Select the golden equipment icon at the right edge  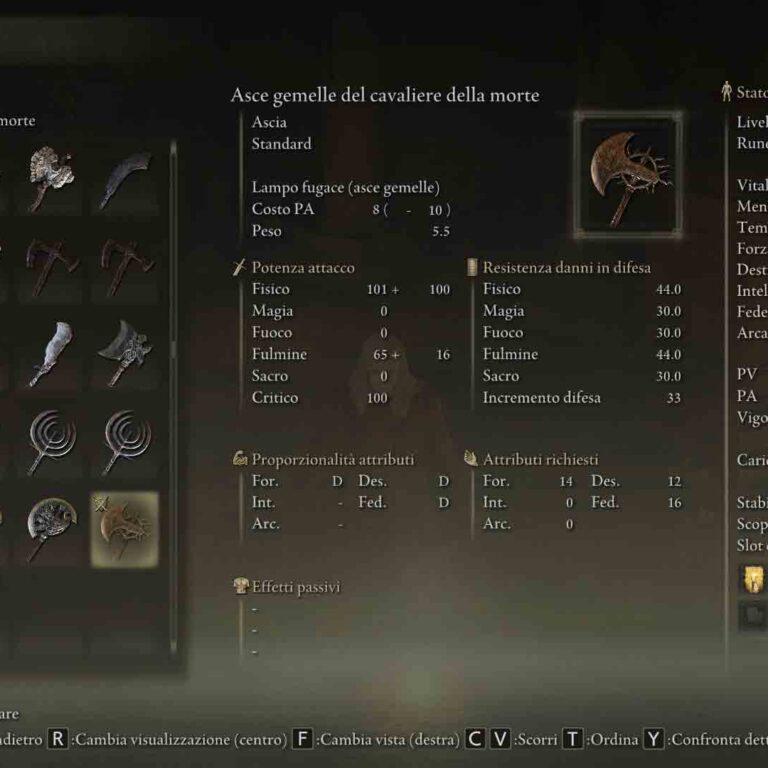750,579
